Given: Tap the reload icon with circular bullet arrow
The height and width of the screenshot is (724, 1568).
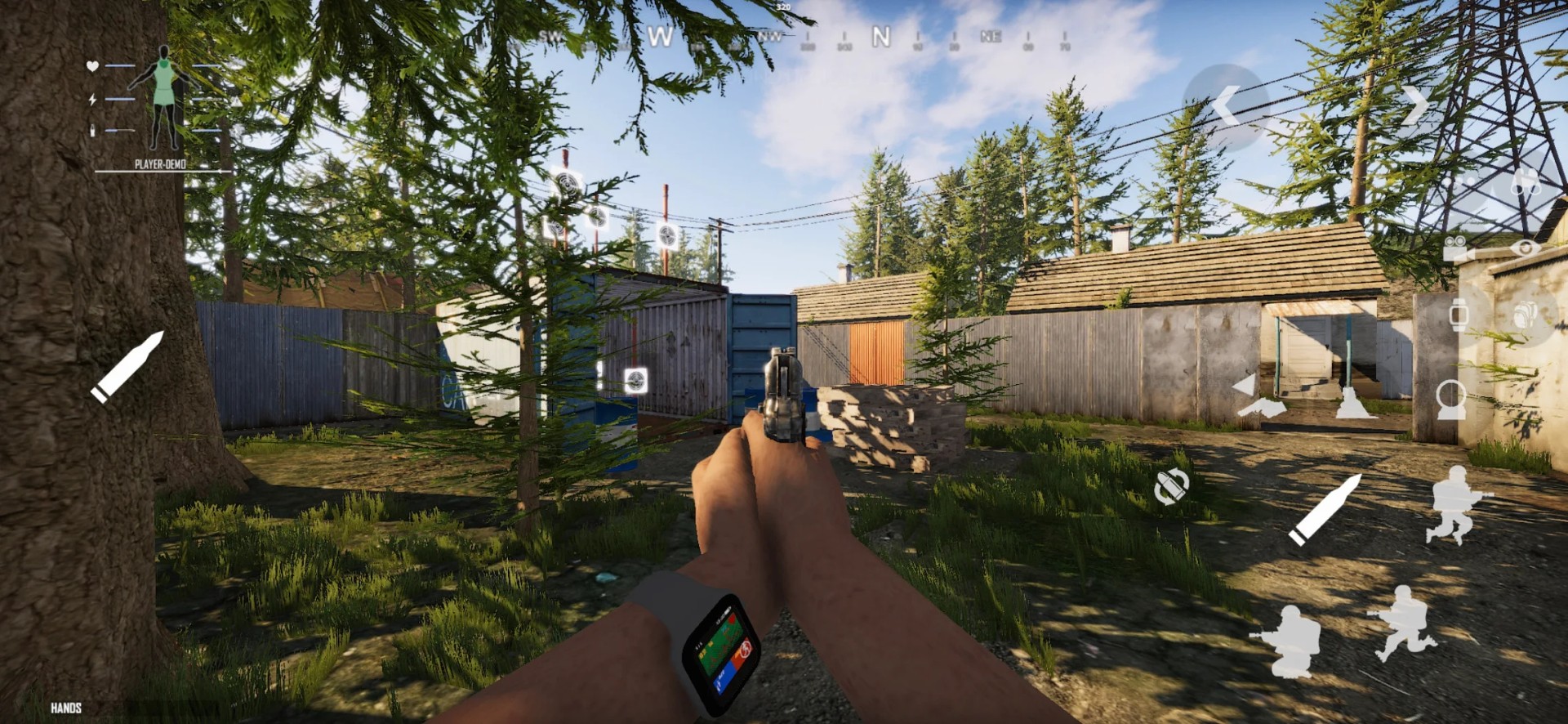Looking at the screenshot, I should point(1174,488).
